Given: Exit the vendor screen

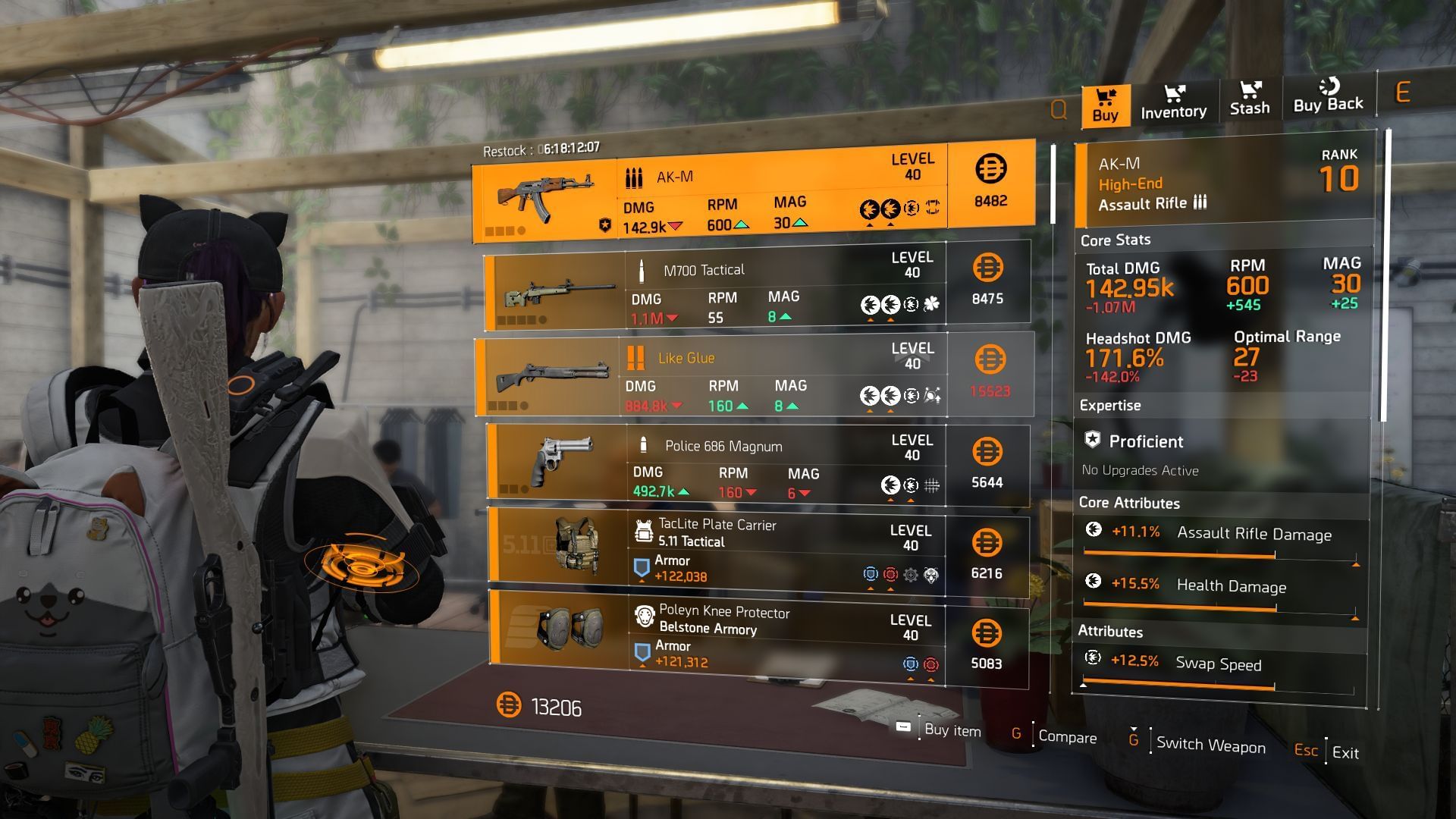Looking at the screenshot, I should click(1345, 752).
